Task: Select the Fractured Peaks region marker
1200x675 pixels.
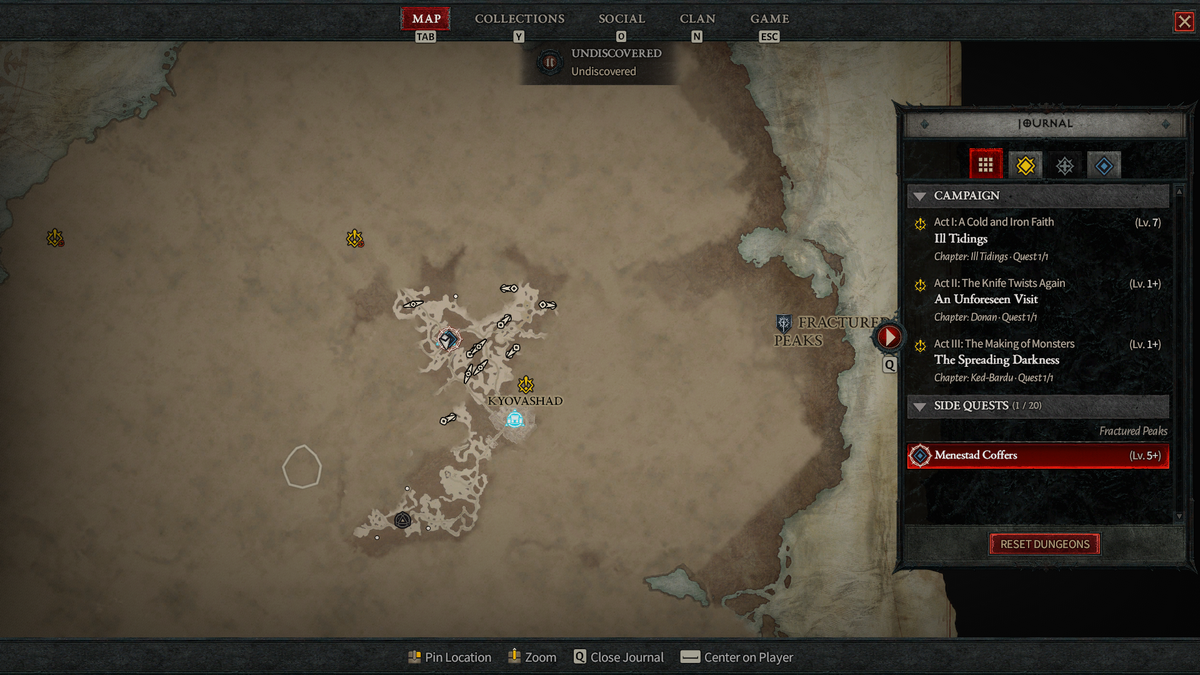Action: [784, 323]
